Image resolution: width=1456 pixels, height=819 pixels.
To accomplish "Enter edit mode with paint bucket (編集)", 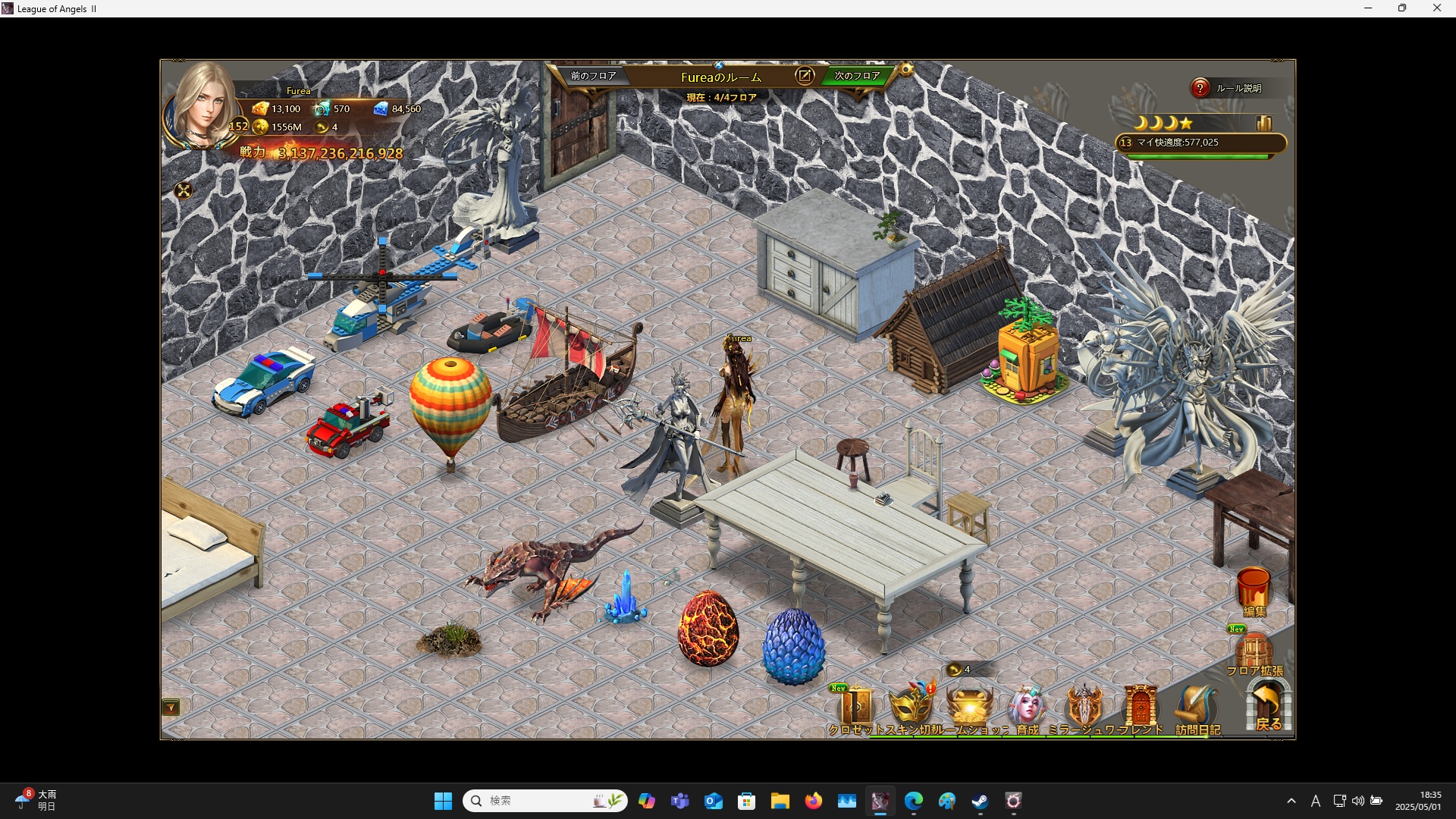I will coord(1254,589).
